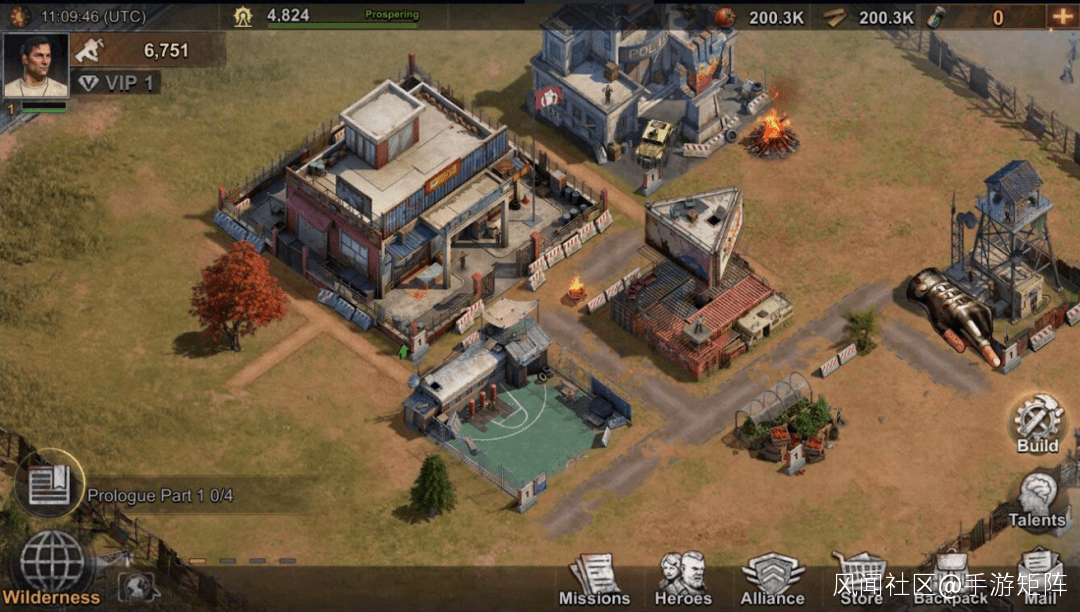Show the Heroes screen
The width and height of the screenshot is (1080, 612).
pos(684,579)
